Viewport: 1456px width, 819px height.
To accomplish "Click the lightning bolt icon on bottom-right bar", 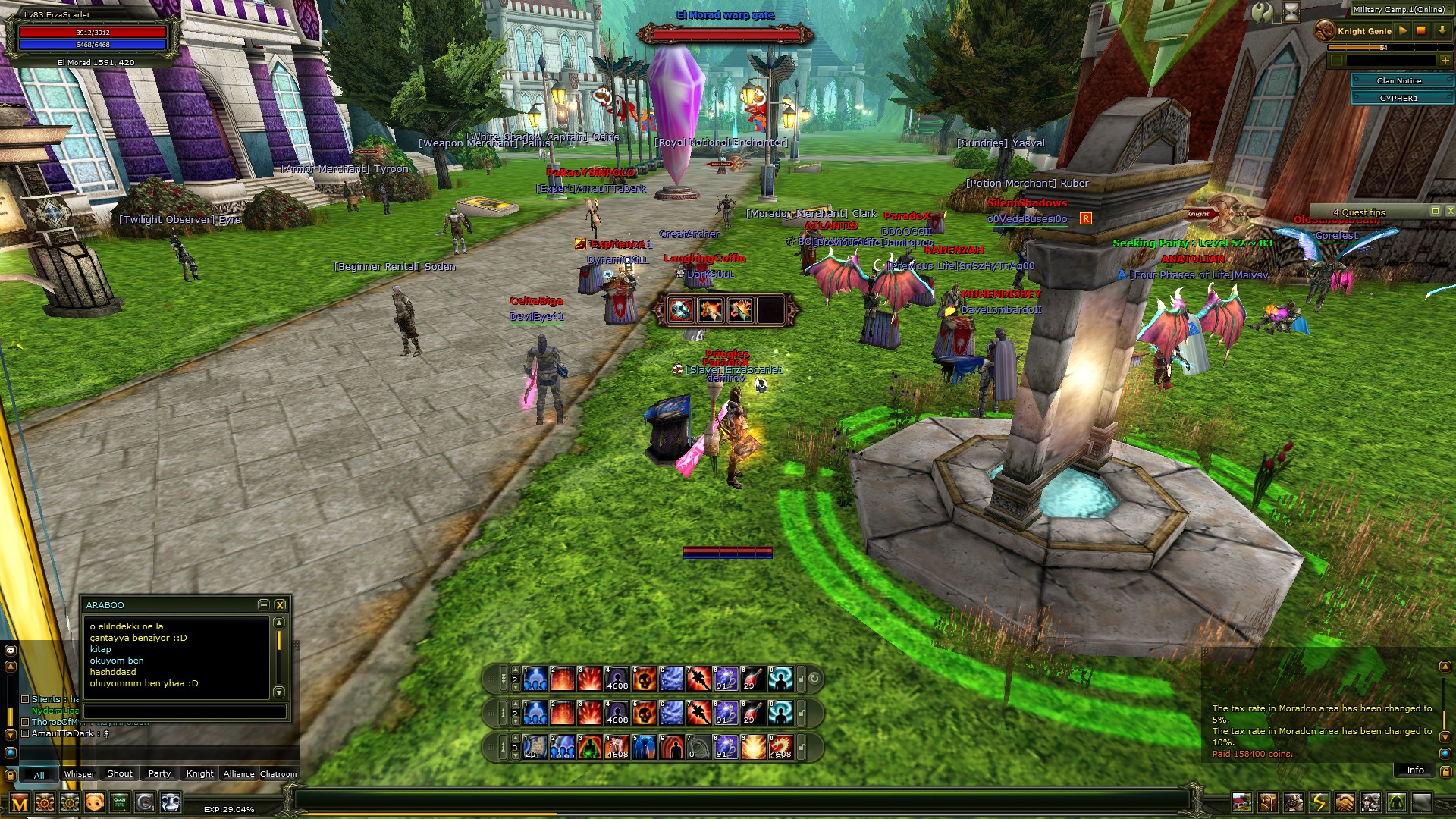I will [x=1319, y=801].
